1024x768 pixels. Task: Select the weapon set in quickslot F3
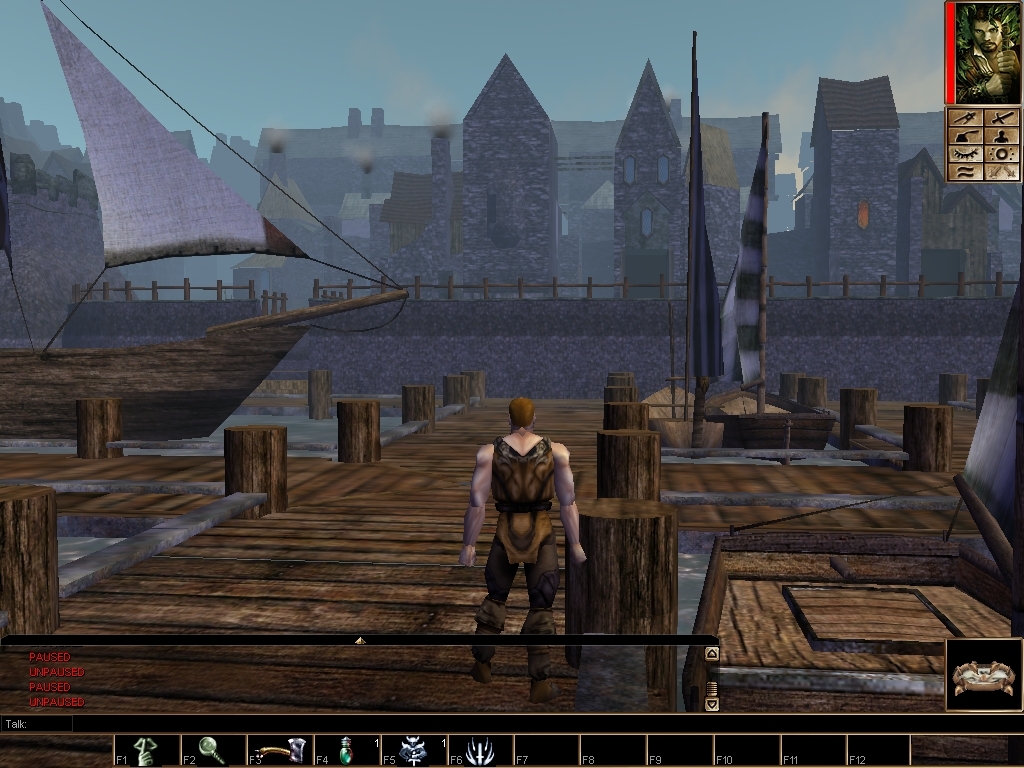pos(279,750)
